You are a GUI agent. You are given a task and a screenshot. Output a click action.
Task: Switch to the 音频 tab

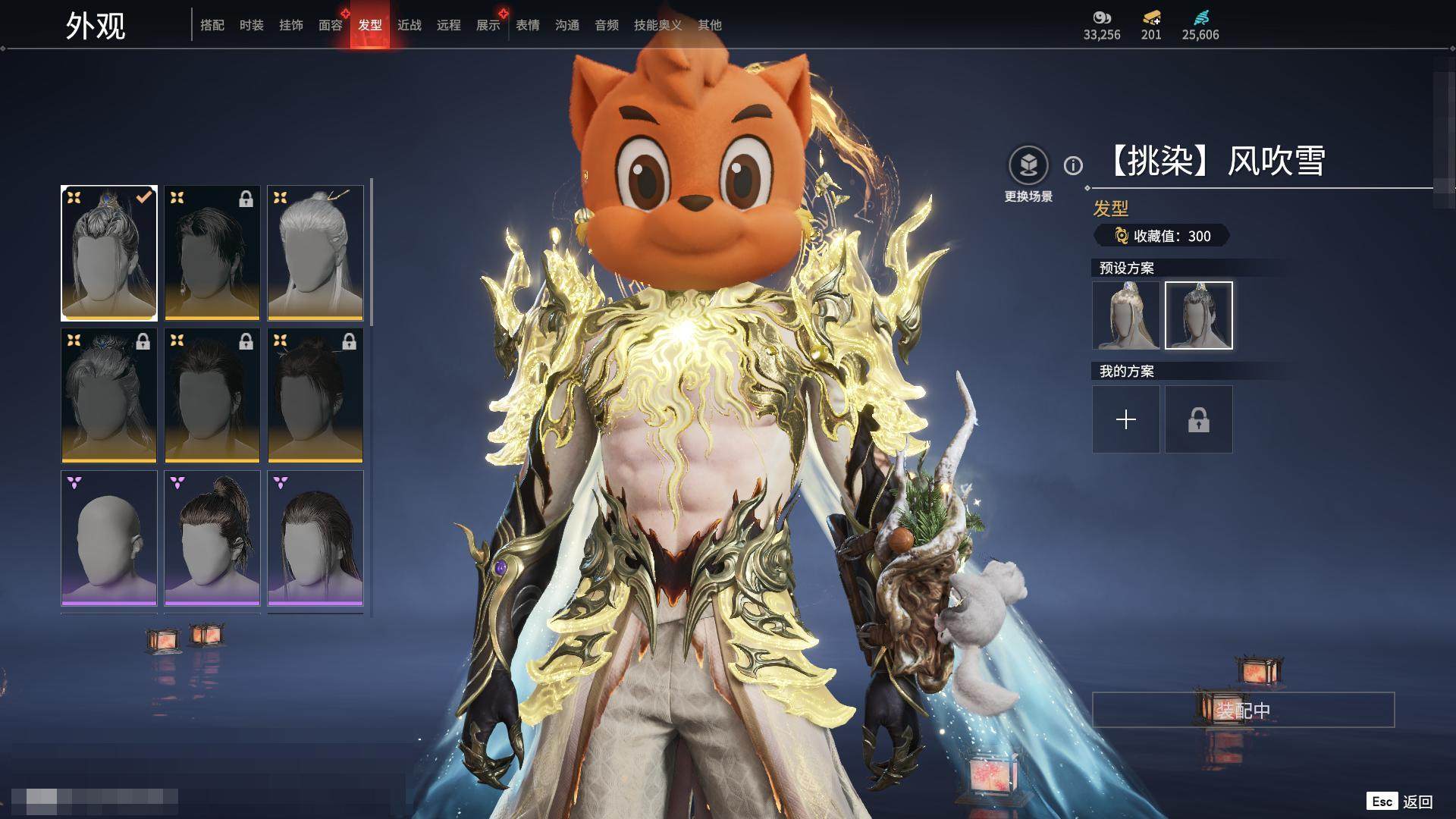click(607, 25)
